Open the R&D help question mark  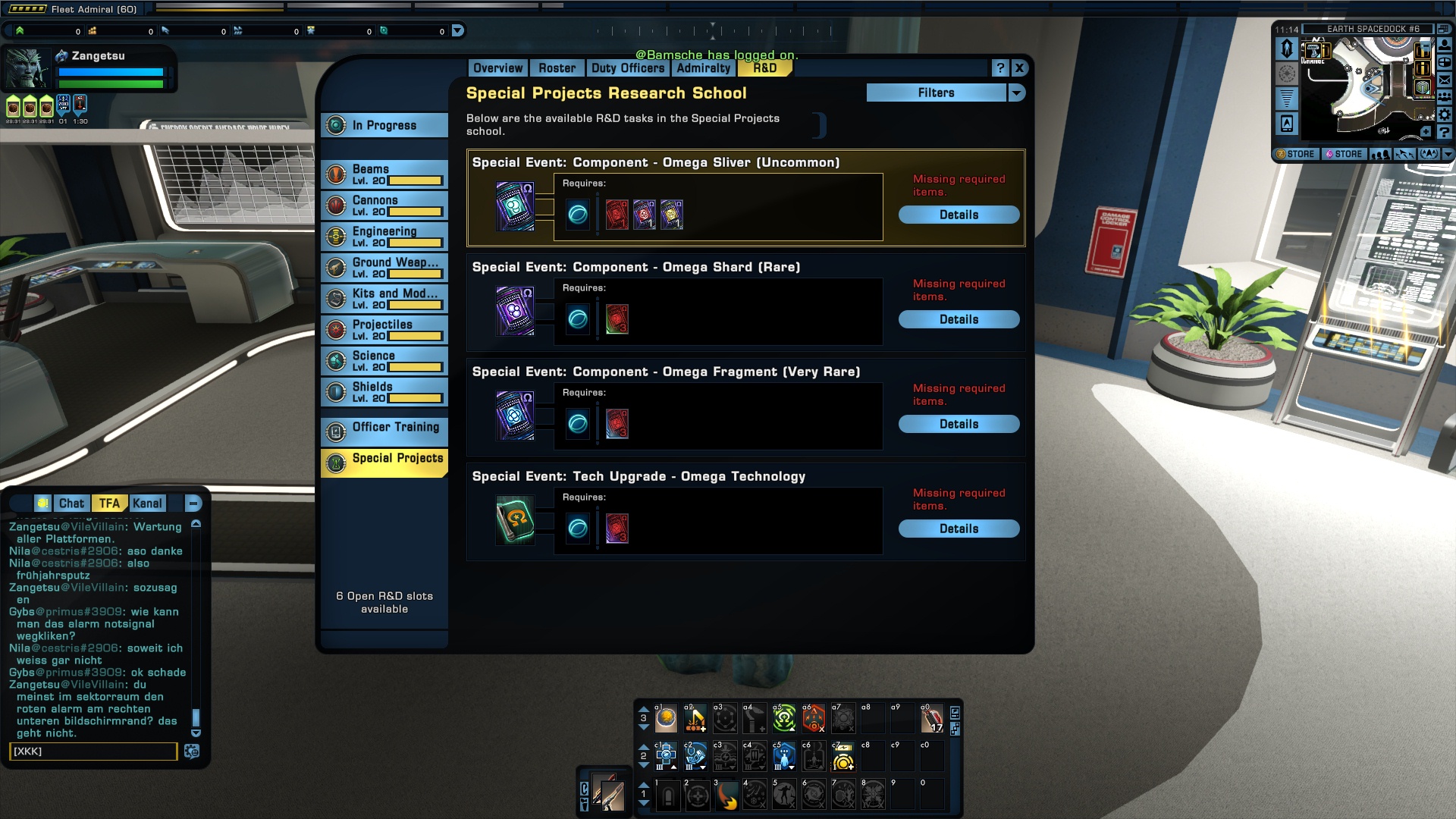[1000, 68]
